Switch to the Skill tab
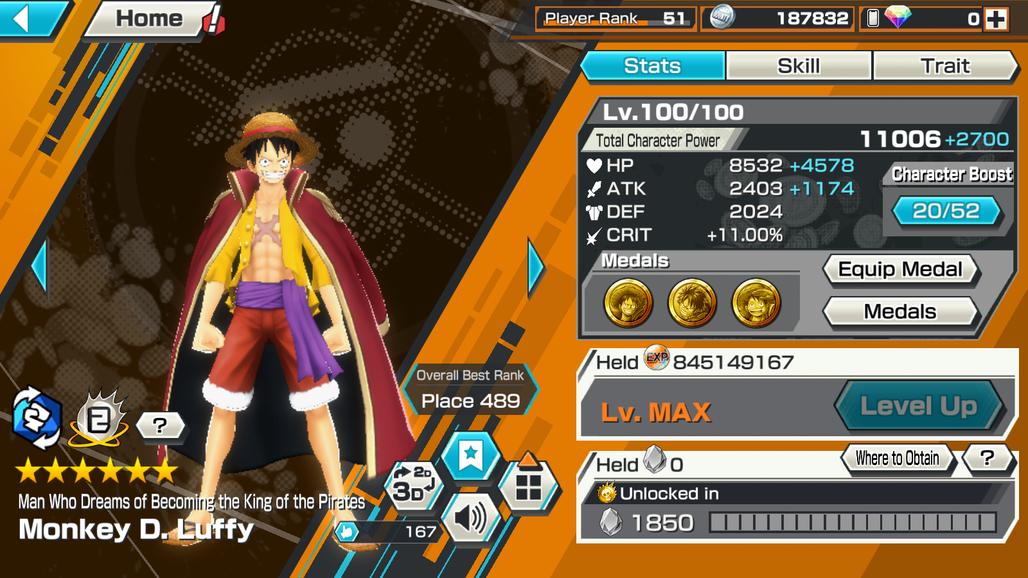This screenshot has height=578, width=1028. click(x=798, y=66)
